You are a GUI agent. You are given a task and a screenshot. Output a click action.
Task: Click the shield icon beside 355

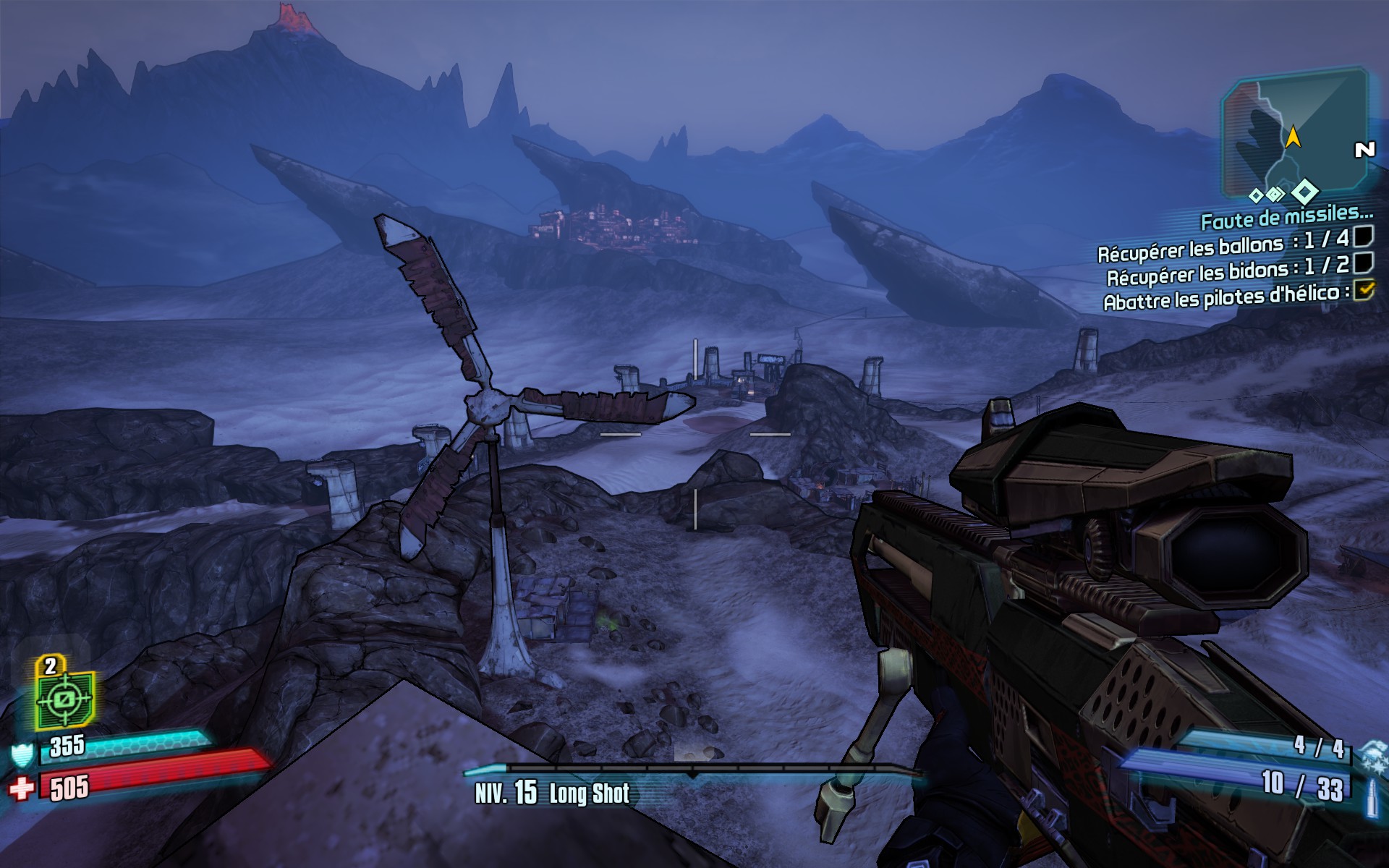pyautogui.click(x=22, y=755)
